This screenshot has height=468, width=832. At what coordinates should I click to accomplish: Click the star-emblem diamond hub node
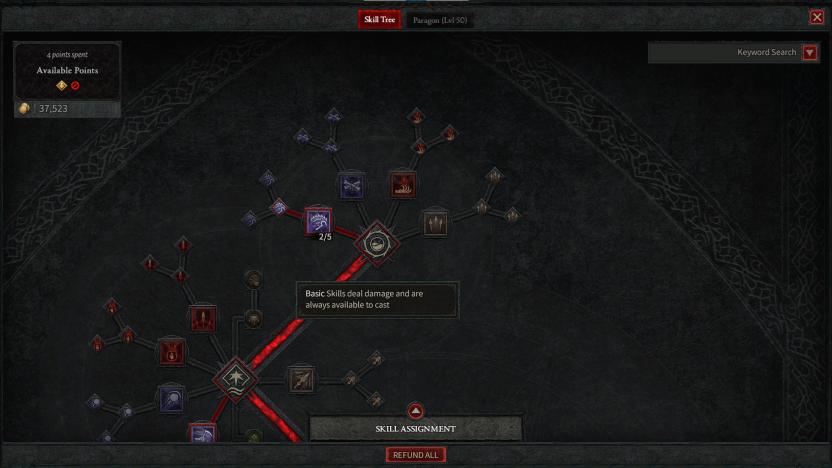click(x=236, y=378)
